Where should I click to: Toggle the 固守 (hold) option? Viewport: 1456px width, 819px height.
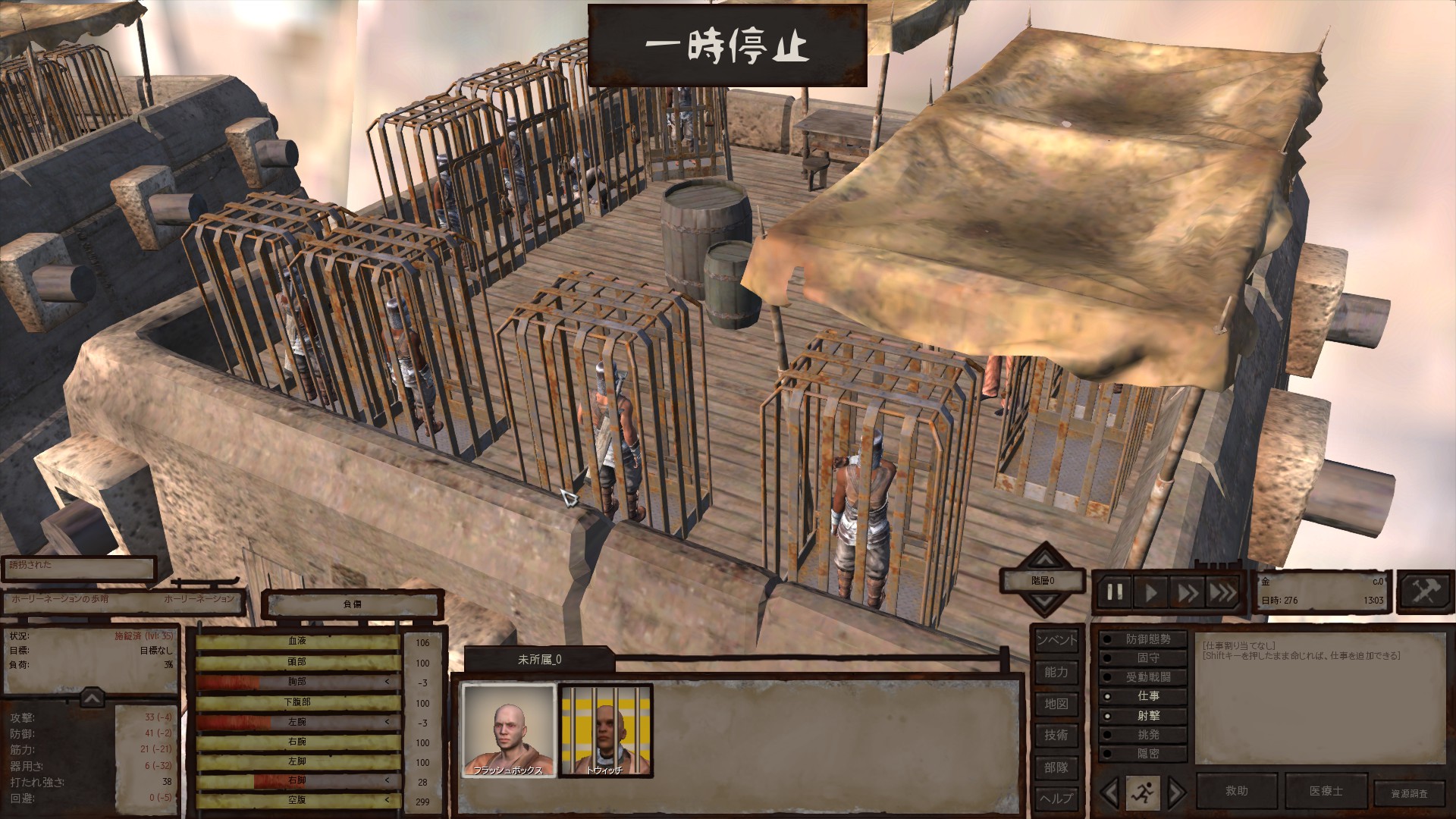pos(1145,658)
